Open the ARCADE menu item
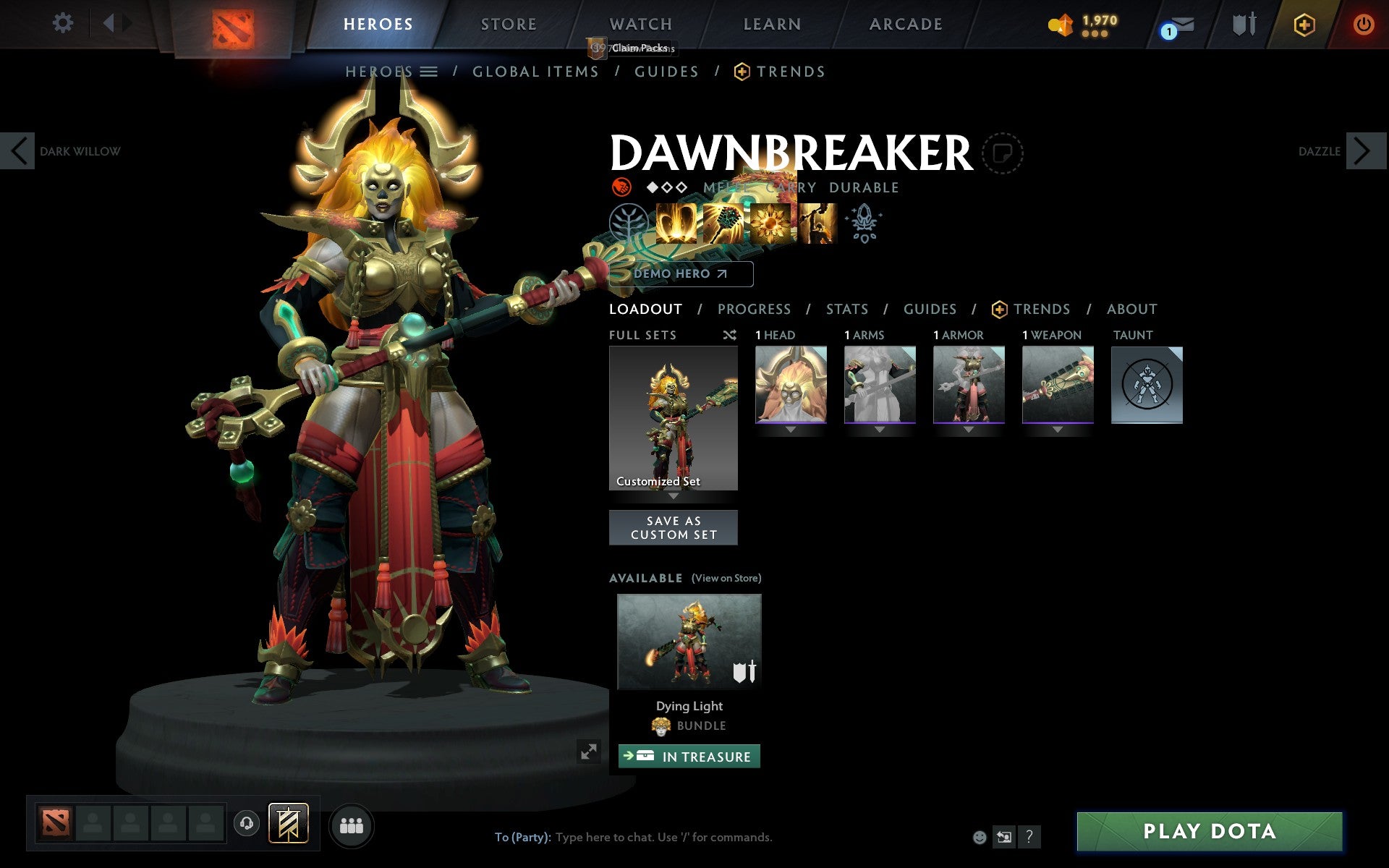The width and height of the screenshot is (1389, 868). point(905,24)
